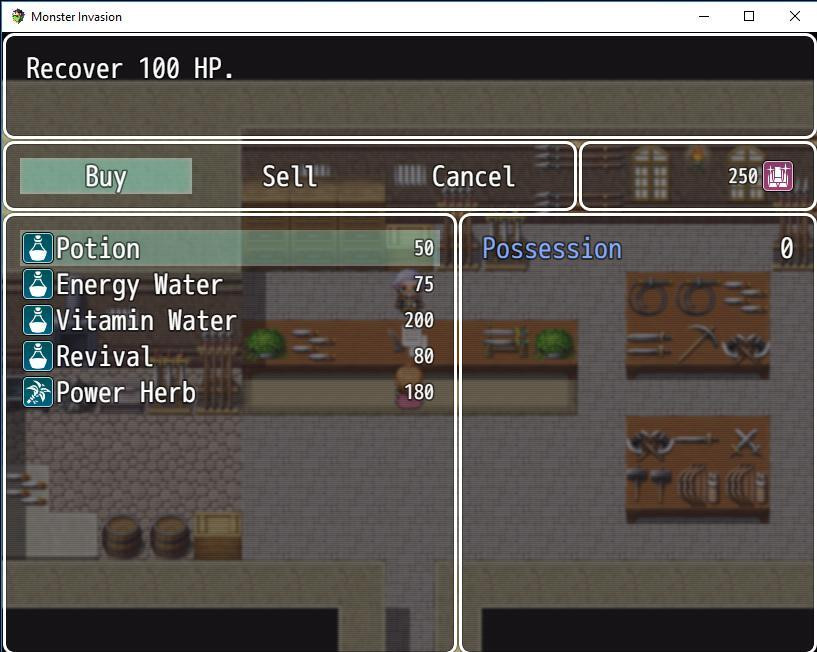Buy the Potion for 50
This screenshot has width=817, height=652.
pos(230,249)
